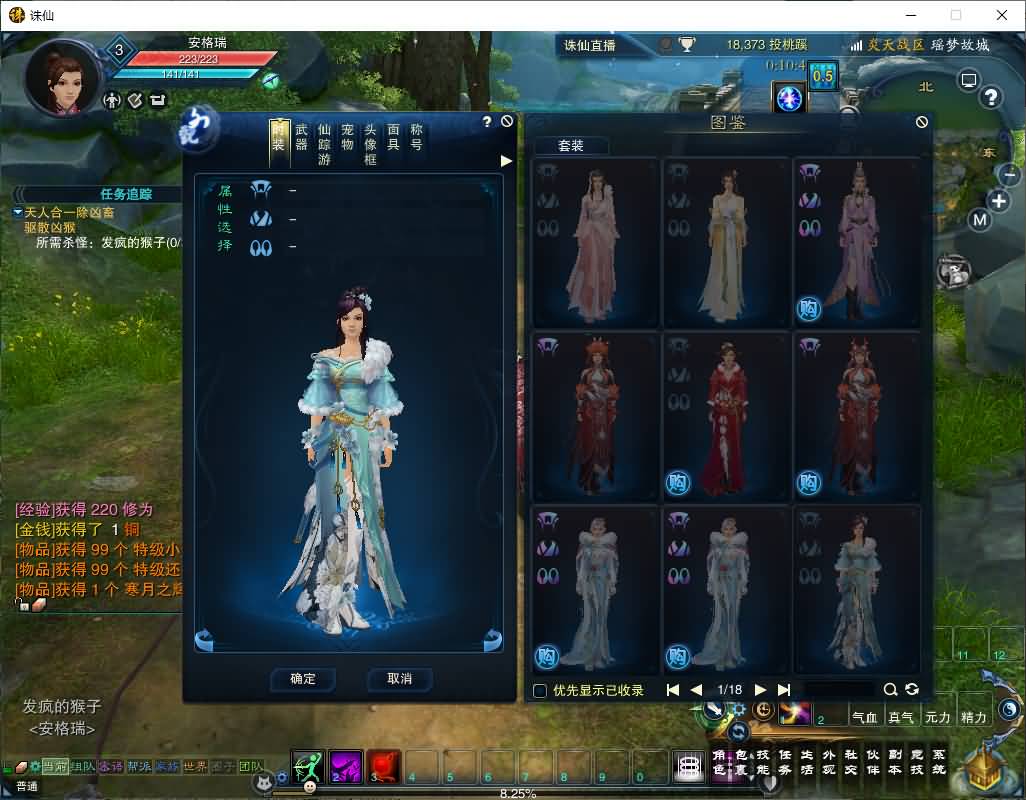Screen dimensions: 1026x800
Task: Close the 图鉴 collection panel
Action: (921, 122)
